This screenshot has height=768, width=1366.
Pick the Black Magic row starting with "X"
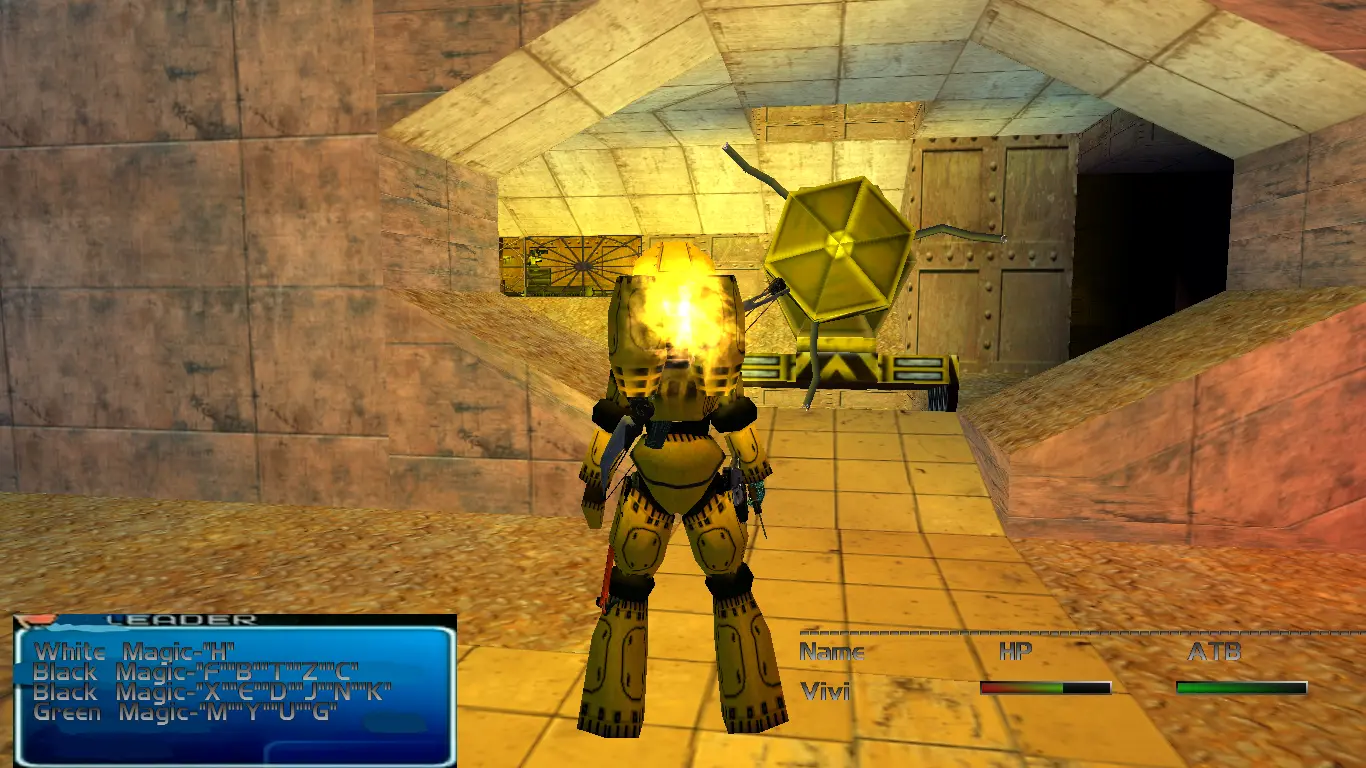pos(211,692)
